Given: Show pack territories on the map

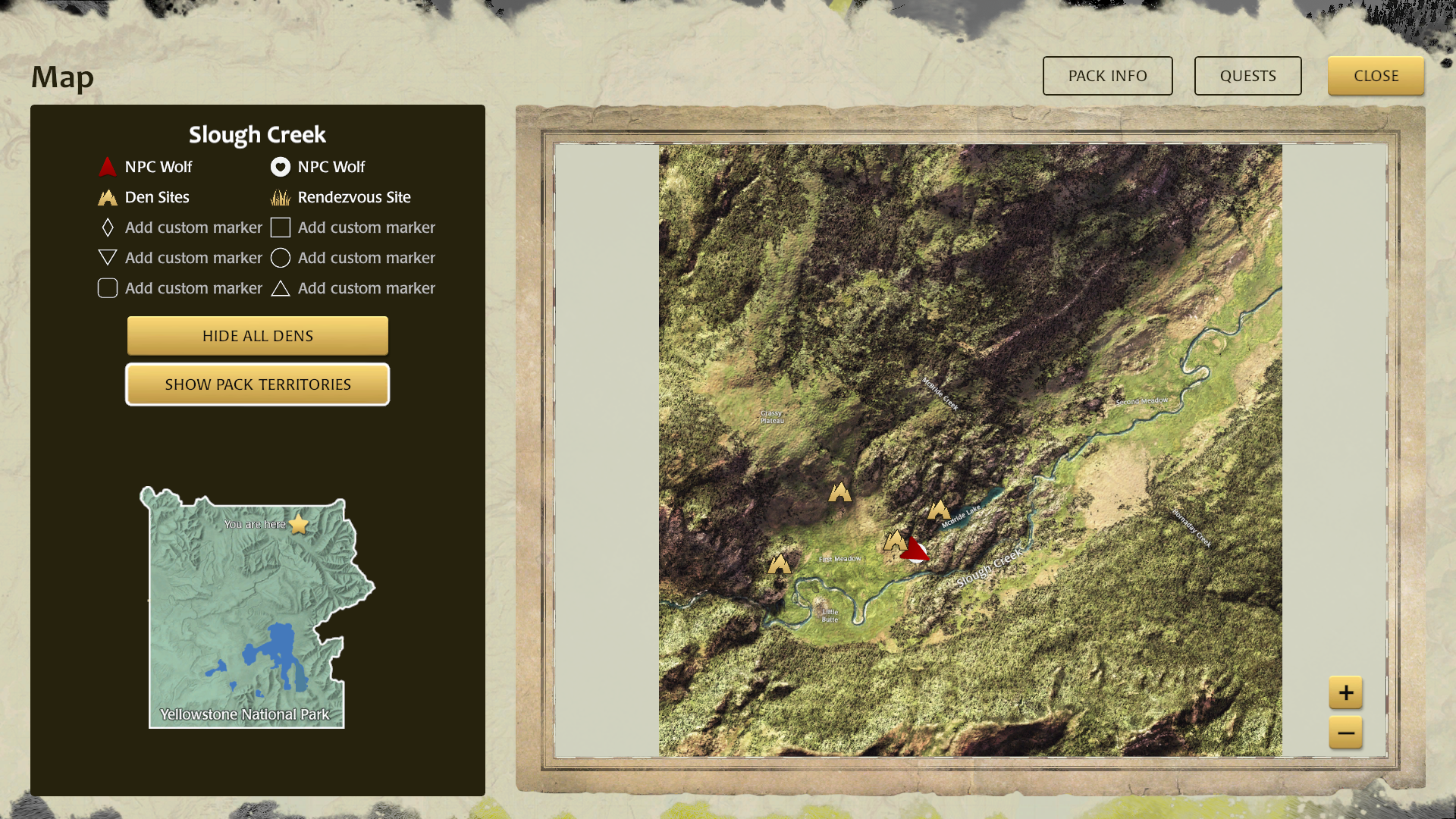Looking at the screenshot, I should click(258, 384).
